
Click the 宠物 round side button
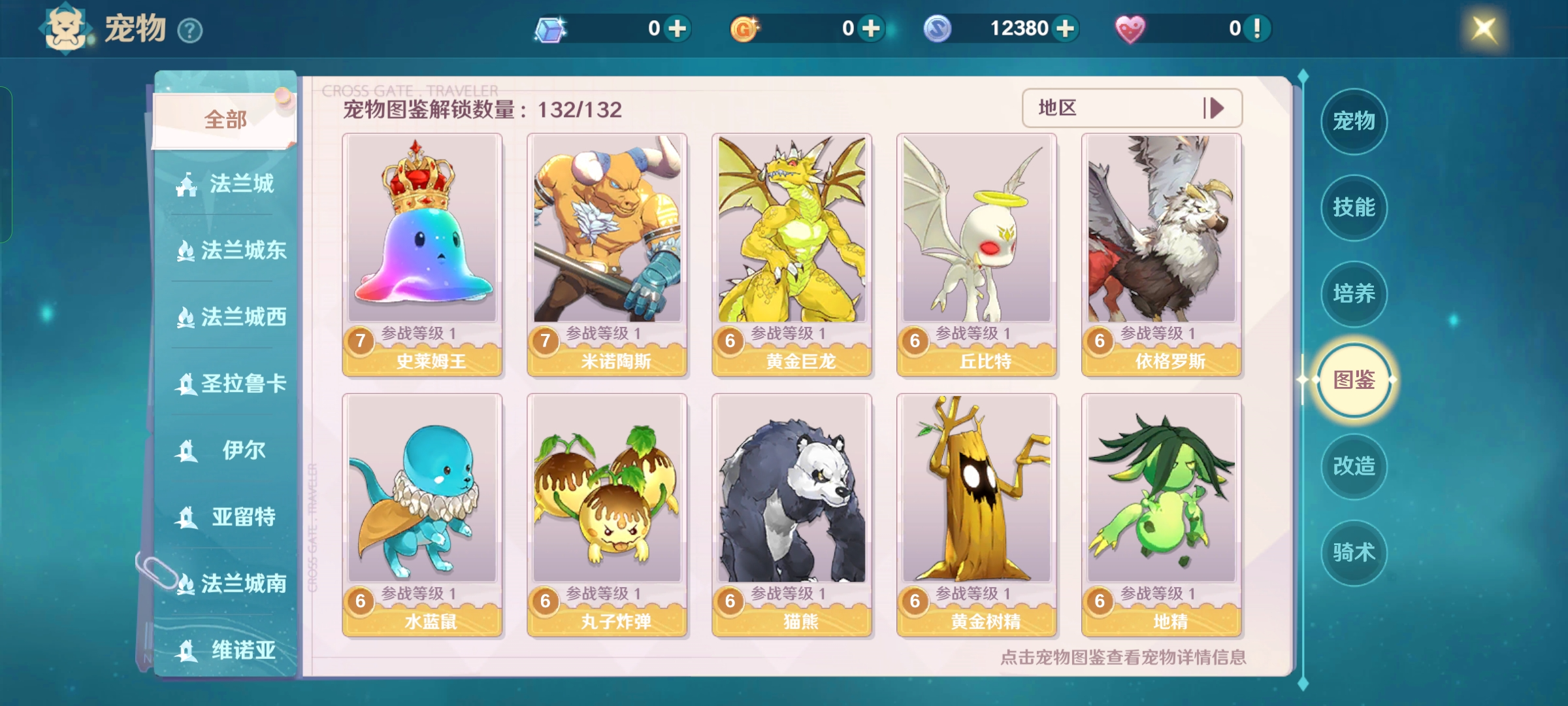1354,121
